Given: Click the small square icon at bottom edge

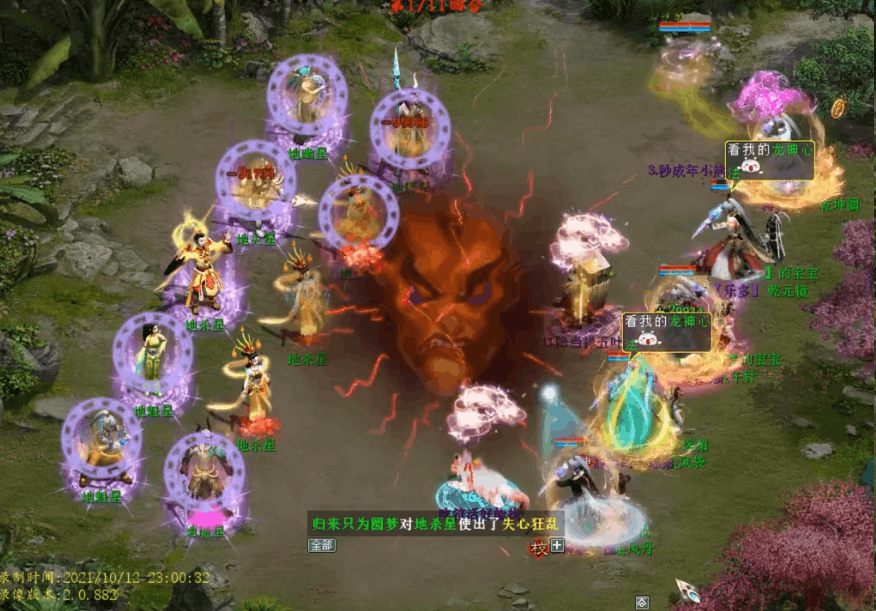Looking at the screenshot, I should 642,602.
